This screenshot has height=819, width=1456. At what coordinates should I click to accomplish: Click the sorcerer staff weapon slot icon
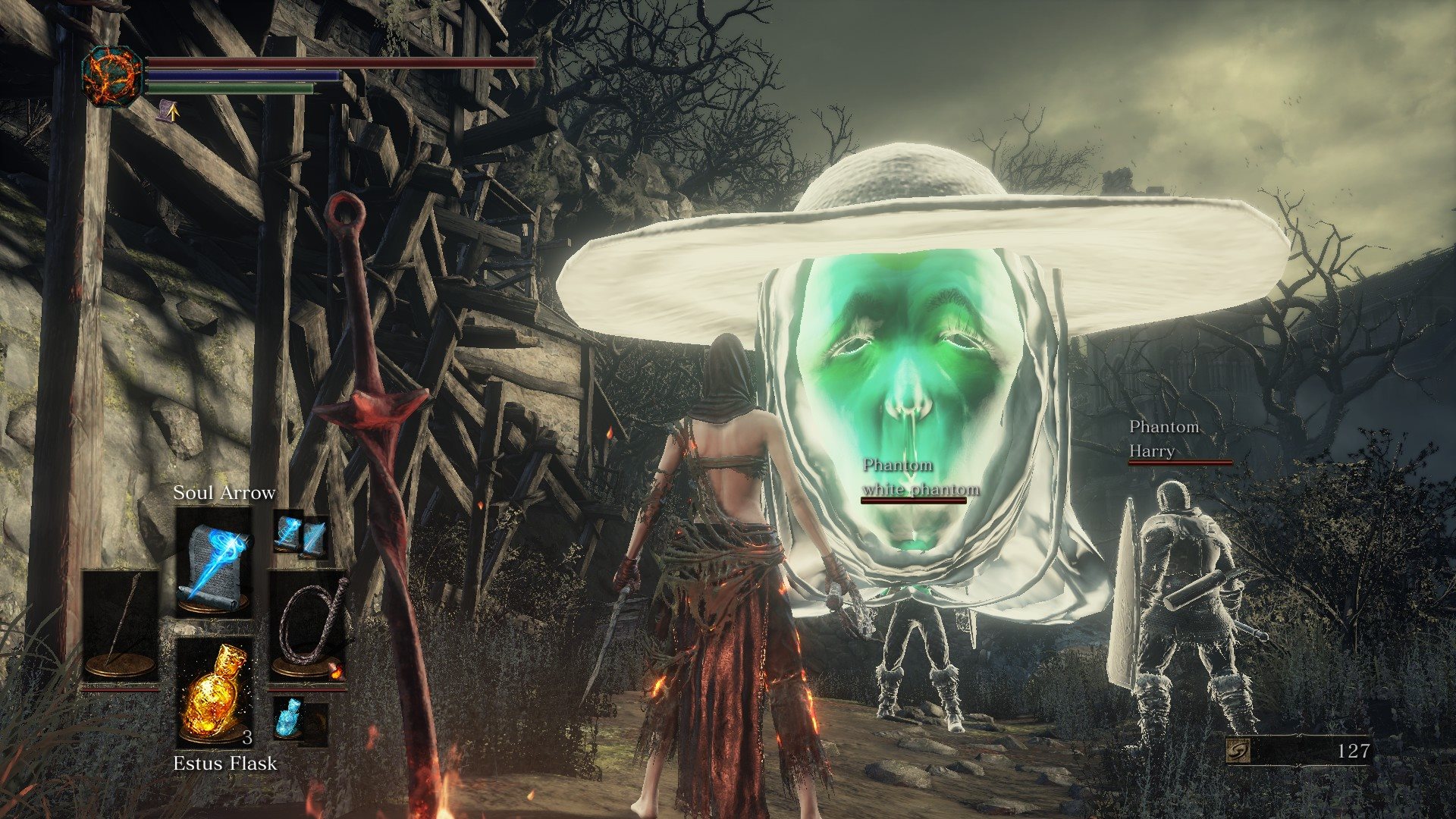pyautogui.click(x=121, y=620)
